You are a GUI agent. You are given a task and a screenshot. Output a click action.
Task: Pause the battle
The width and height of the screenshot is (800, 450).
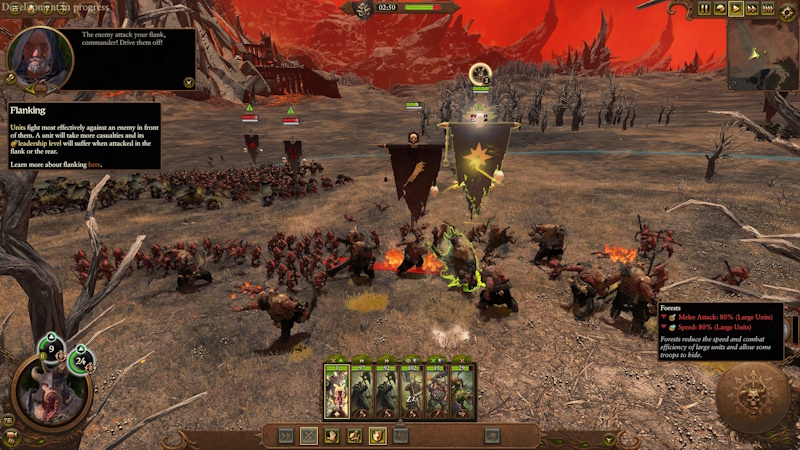pos(705,9)
